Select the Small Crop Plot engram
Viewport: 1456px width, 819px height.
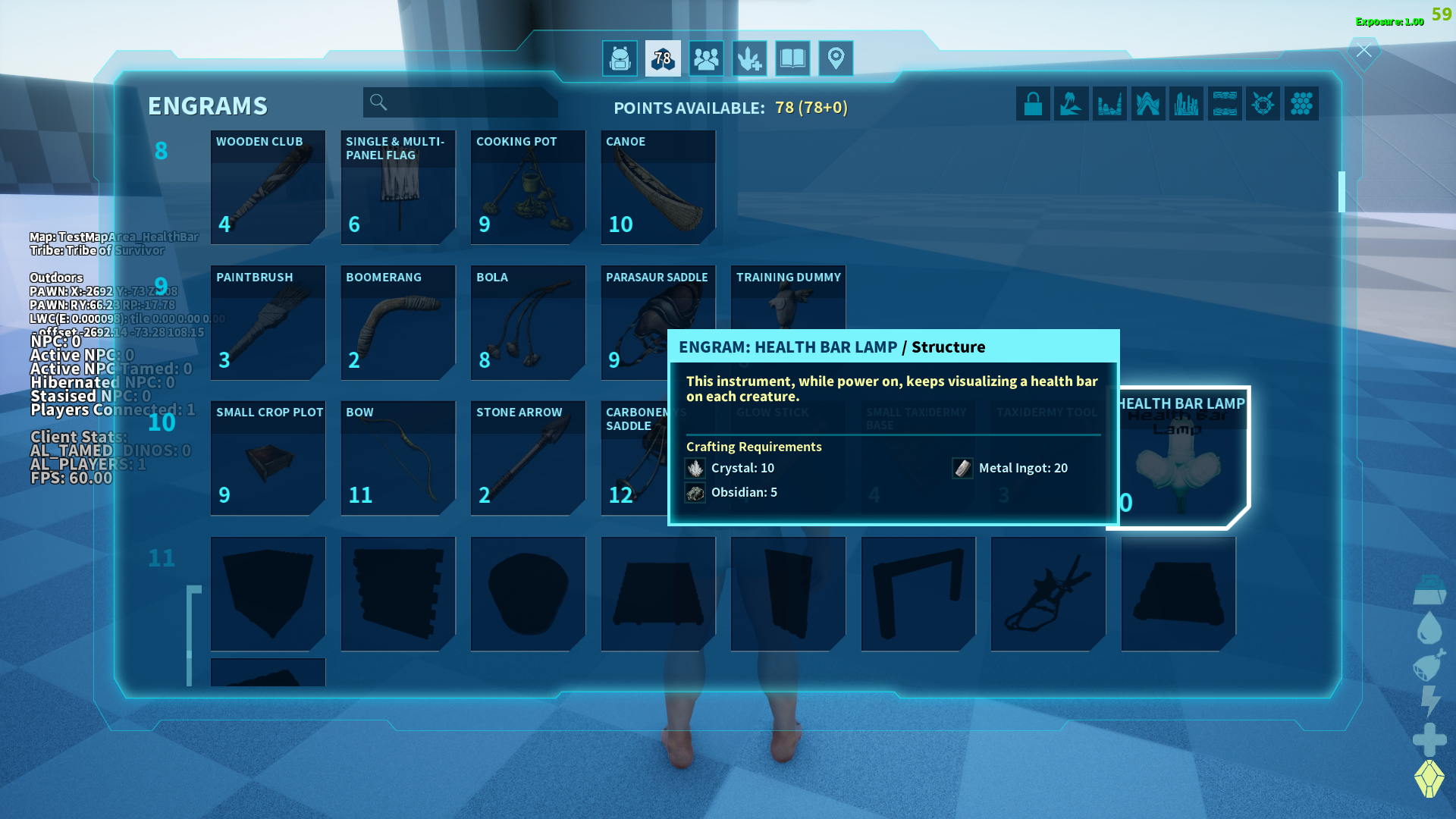click(268, 458)
